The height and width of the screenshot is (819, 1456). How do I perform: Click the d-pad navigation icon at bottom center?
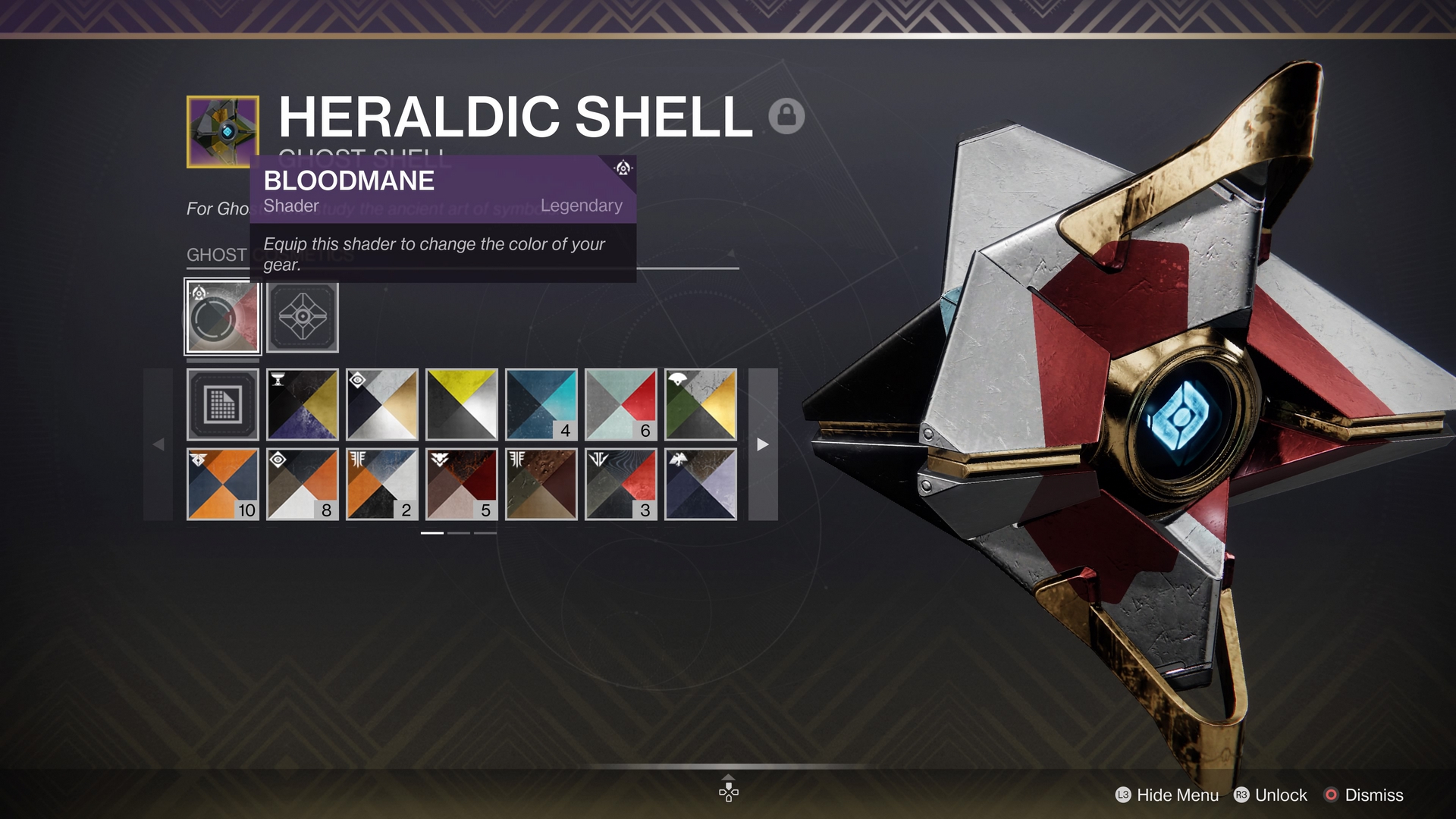pyautogui.click(x=728, y=791)
